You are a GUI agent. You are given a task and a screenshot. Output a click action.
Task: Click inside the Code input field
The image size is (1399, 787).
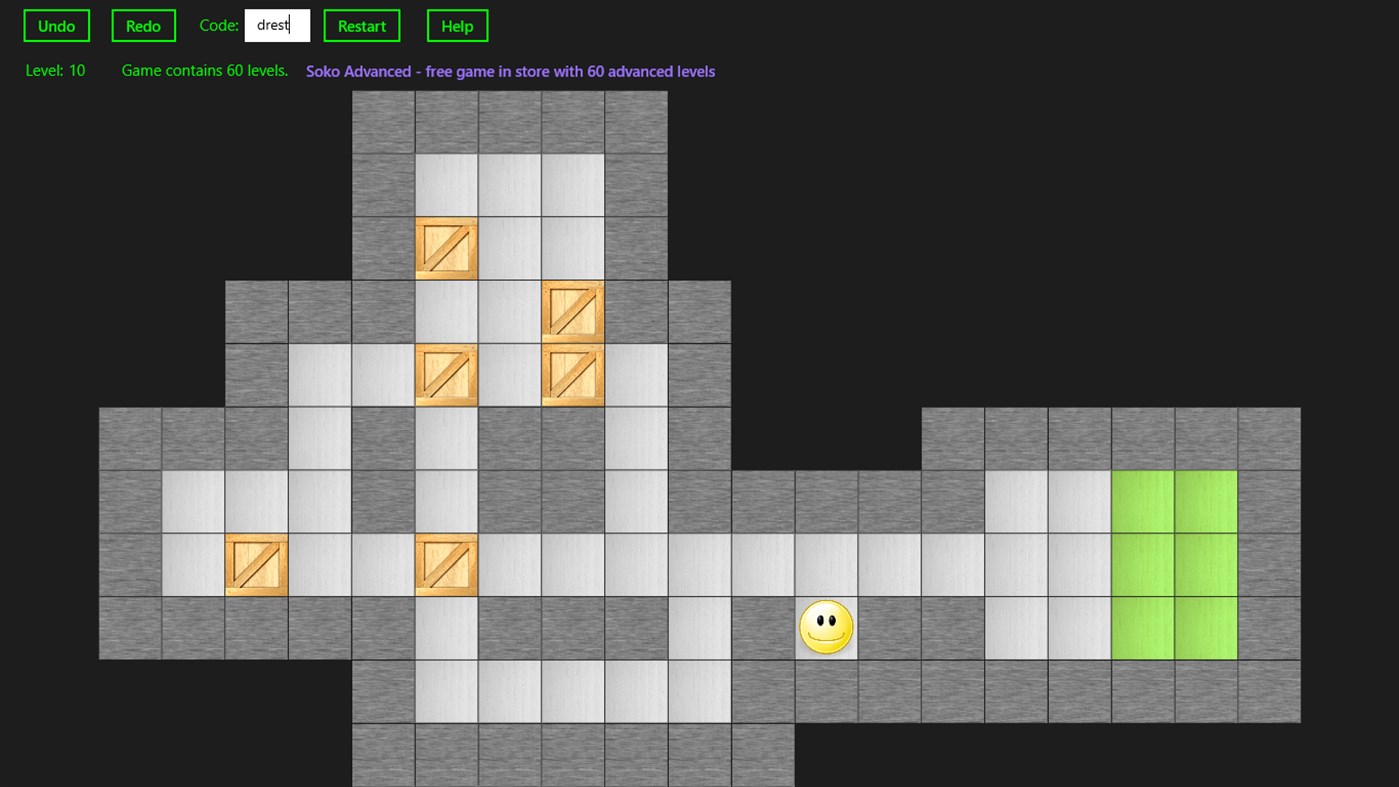pyautogui.click(x=277, y=25)
